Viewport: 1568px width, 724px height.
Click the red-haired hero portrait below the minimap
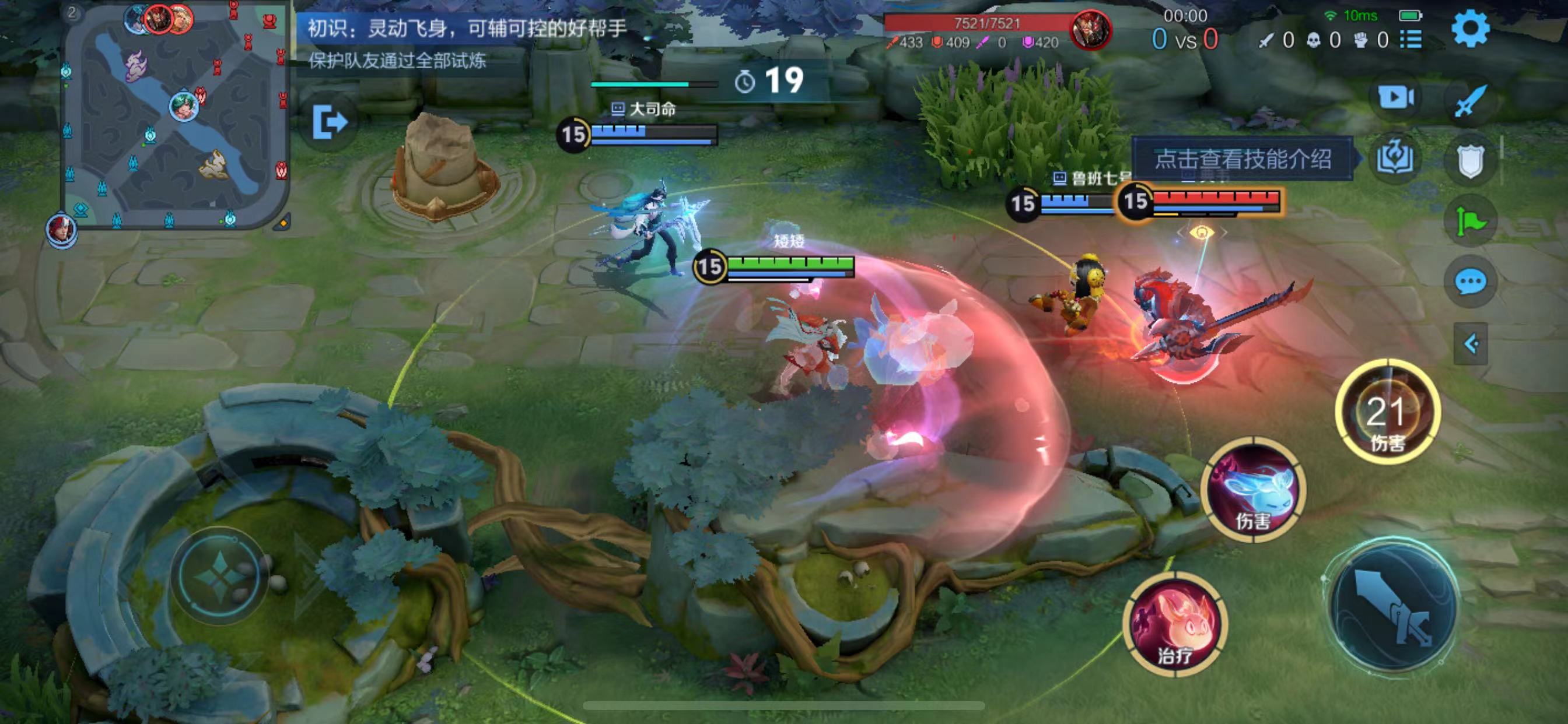[x=61, y=230]
